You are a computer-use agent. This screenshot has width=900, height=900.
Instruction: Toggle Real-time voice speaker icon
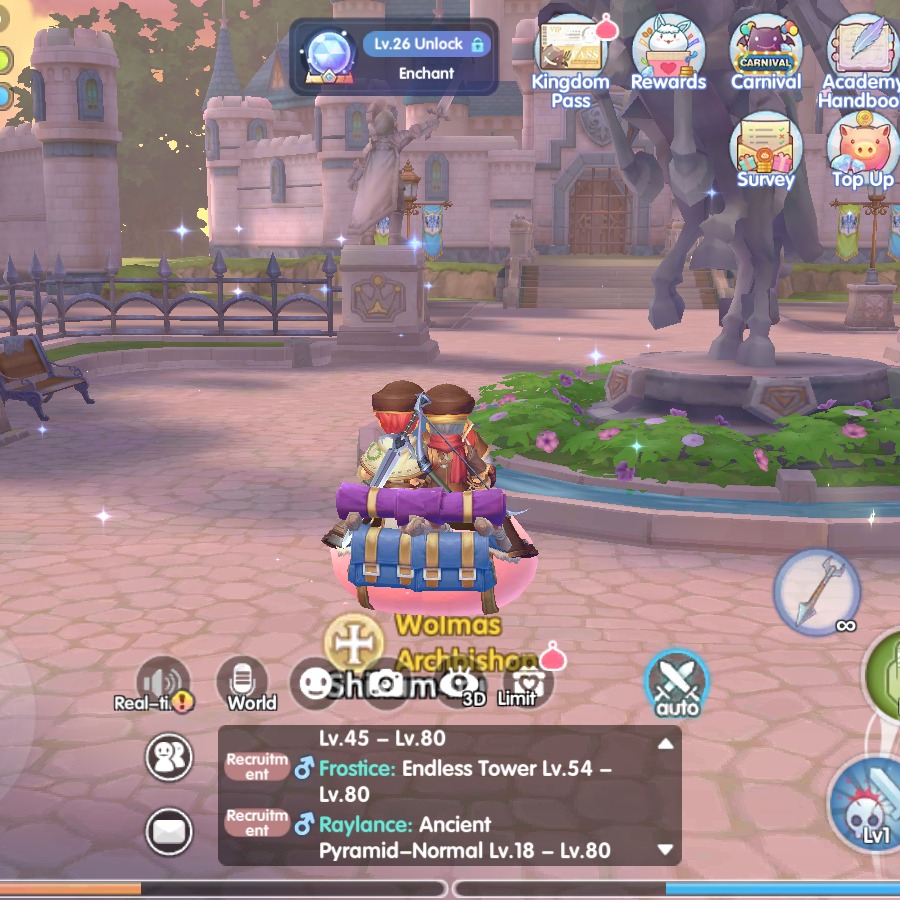(x=162, y=682)
